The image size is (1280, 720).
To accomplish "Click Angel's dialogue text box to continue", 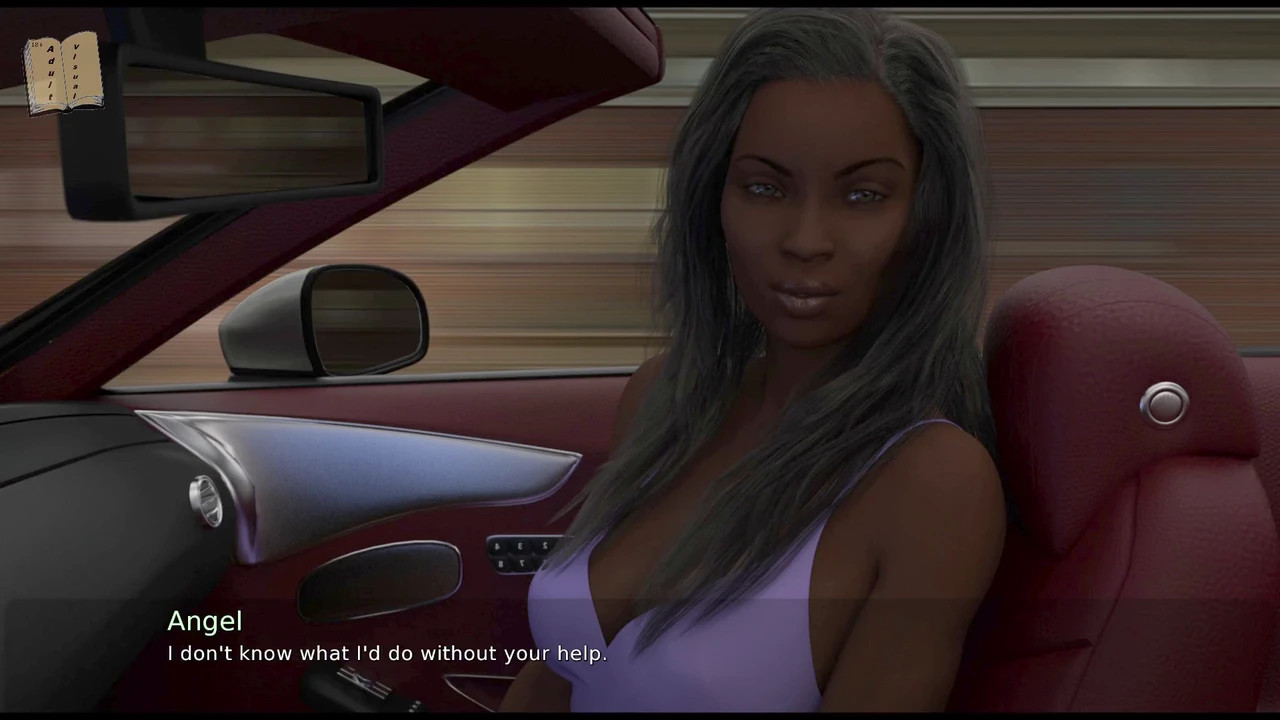I will point(387,653).
